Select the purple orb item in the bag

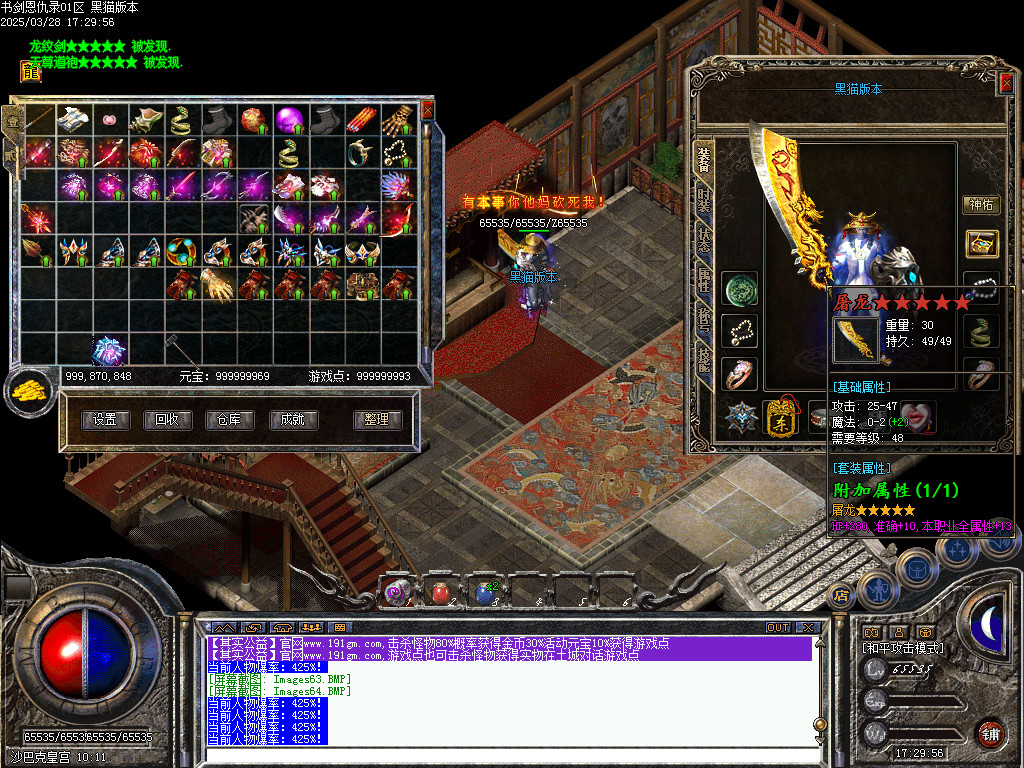(290, 120)
